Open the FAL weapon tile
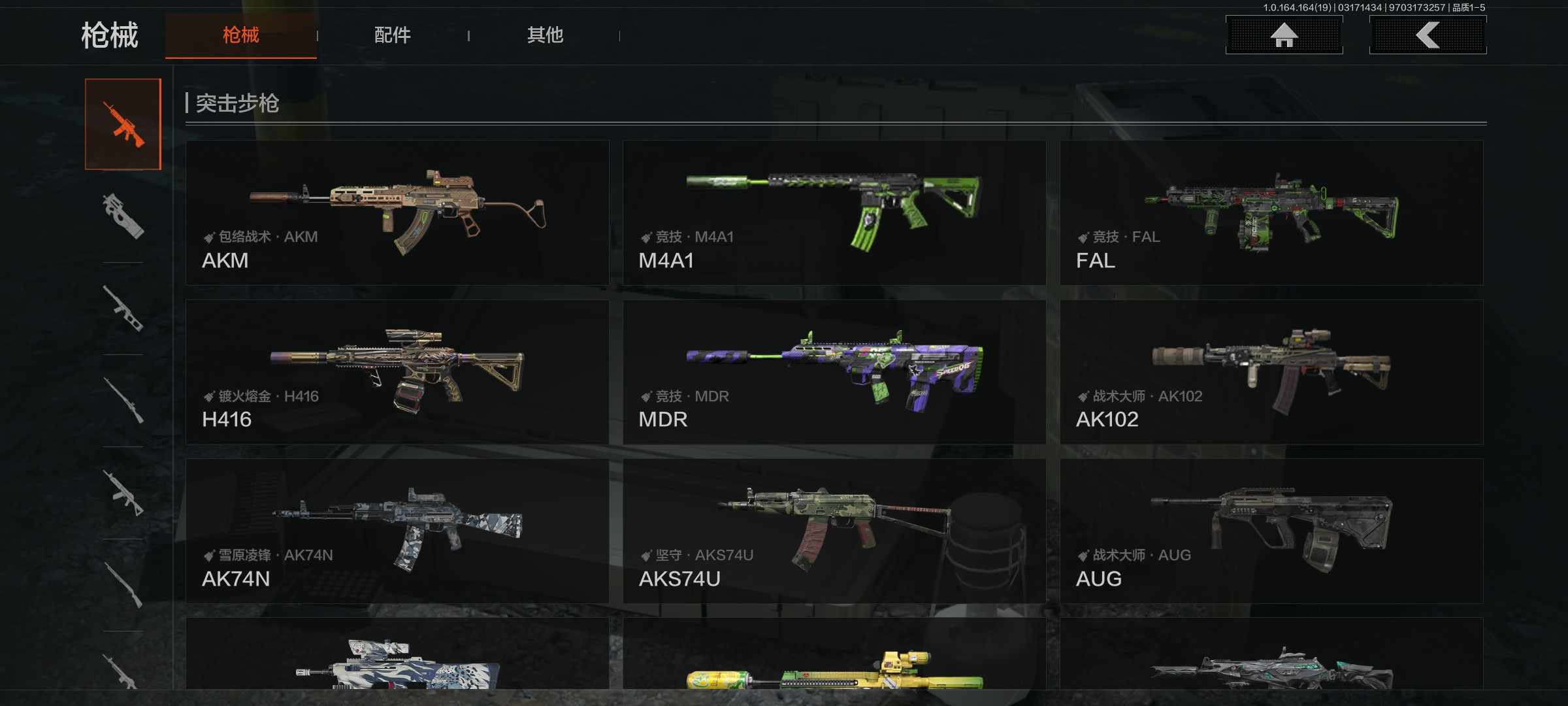The image size is (1568, 706). 1271,212
